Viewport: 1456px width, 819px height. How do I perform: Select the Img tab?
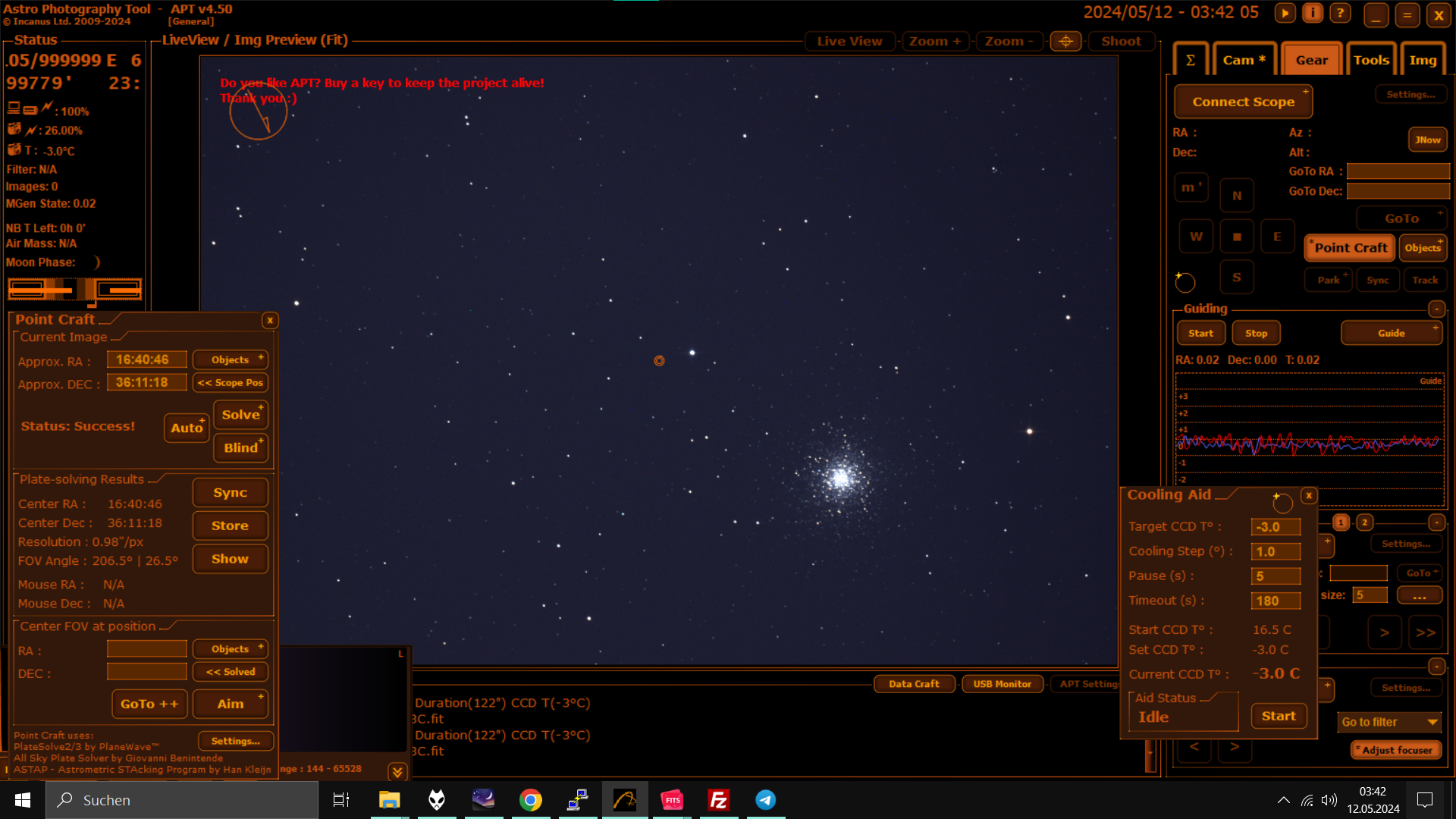click(x=1423, y=60)
